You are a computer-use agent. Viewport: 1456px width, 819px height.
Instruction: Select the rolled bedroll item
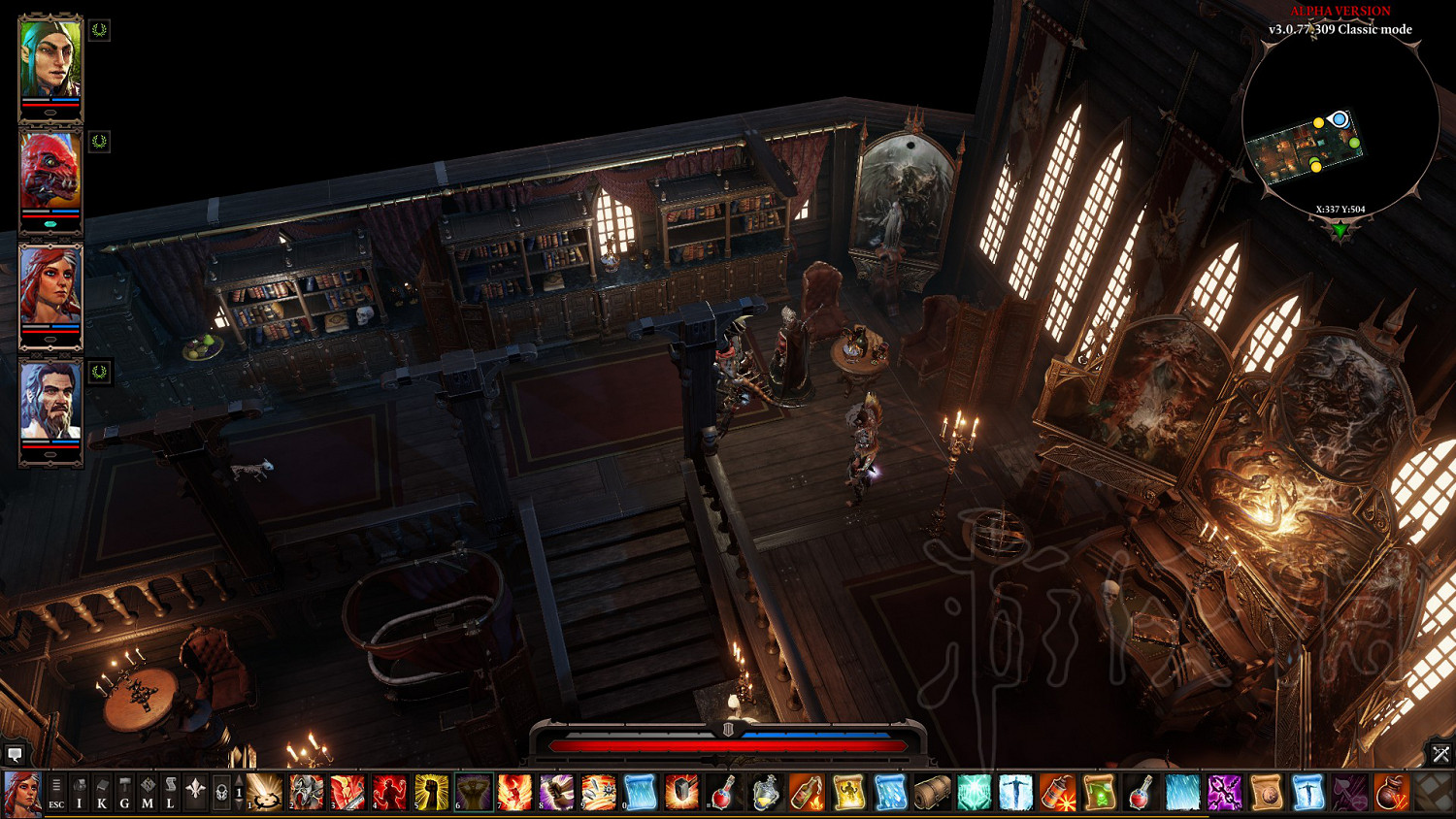(x=932, y=793)
